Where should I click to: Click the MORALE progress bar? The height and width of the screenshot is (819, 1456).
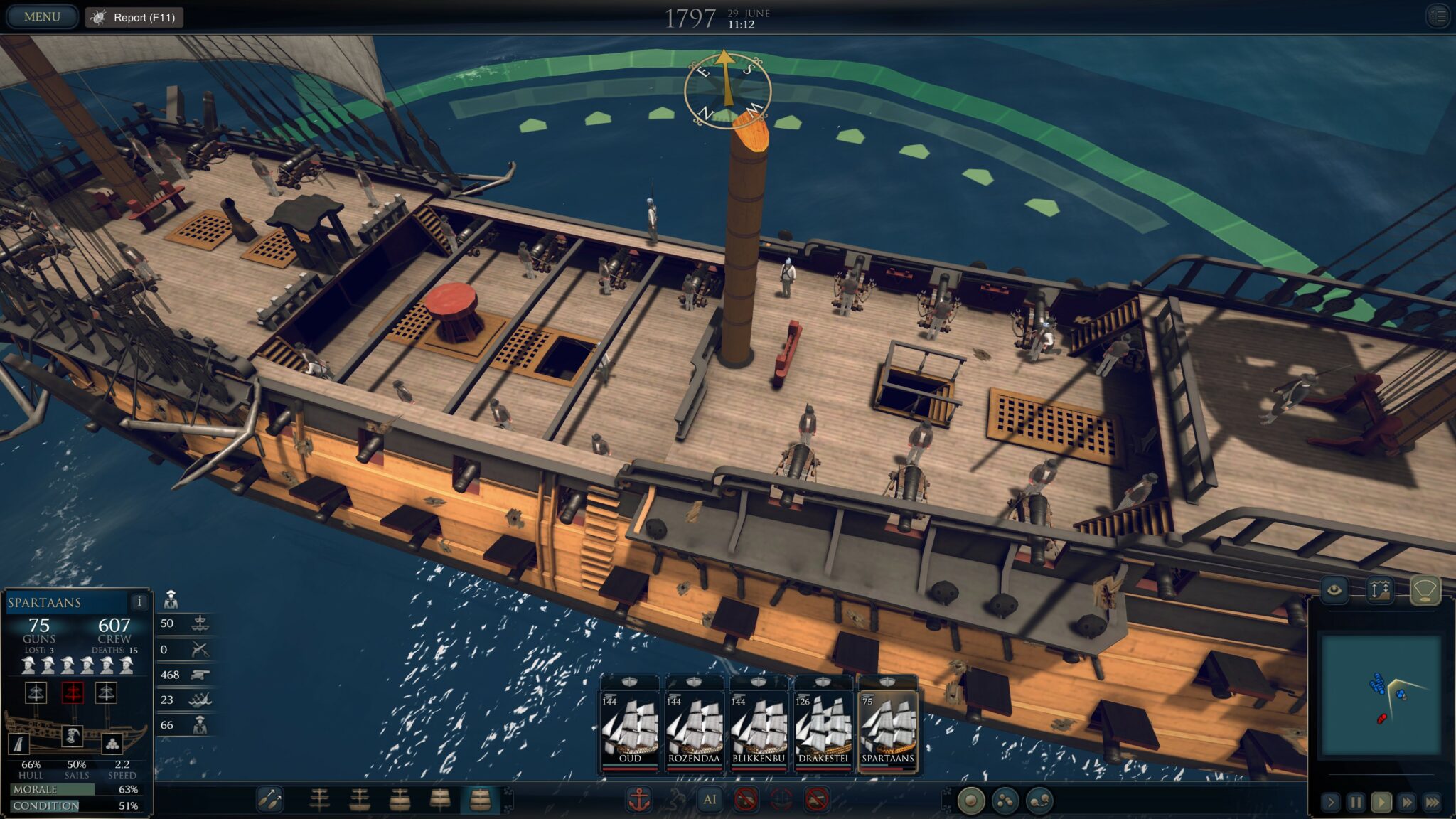[71, 789]
